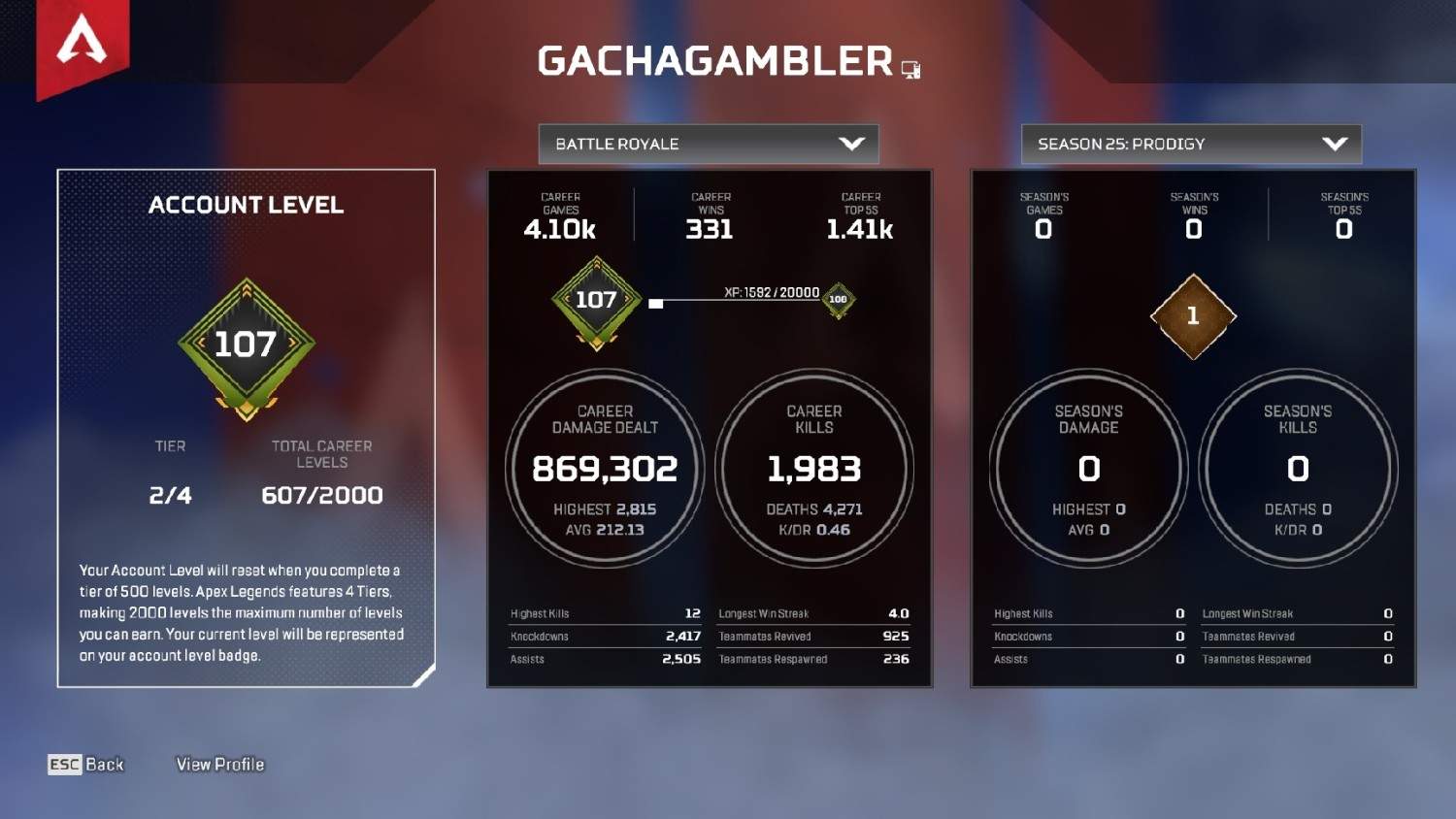Click the bronze Season level 1 badge

(x=1192, y=318)
